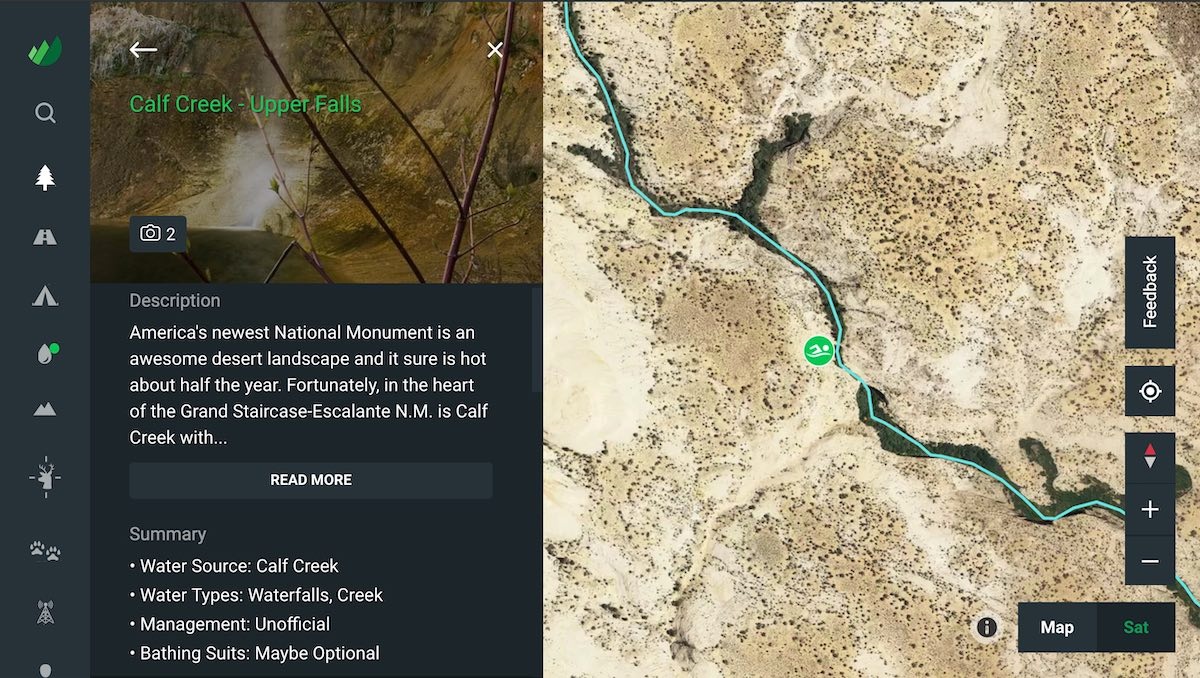Open the search magnifier in sidebar
The height and width of the screenshot is (678, 1200).
45,113
